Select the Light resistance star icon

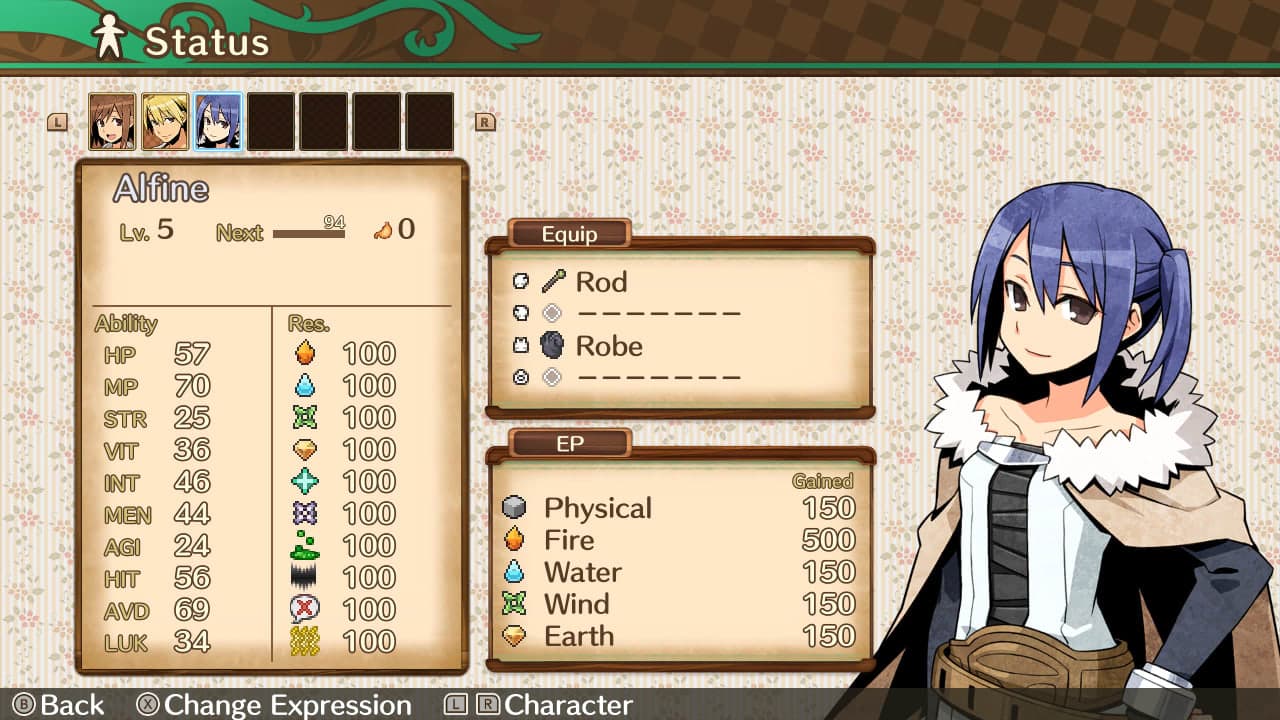click(307, 481)
